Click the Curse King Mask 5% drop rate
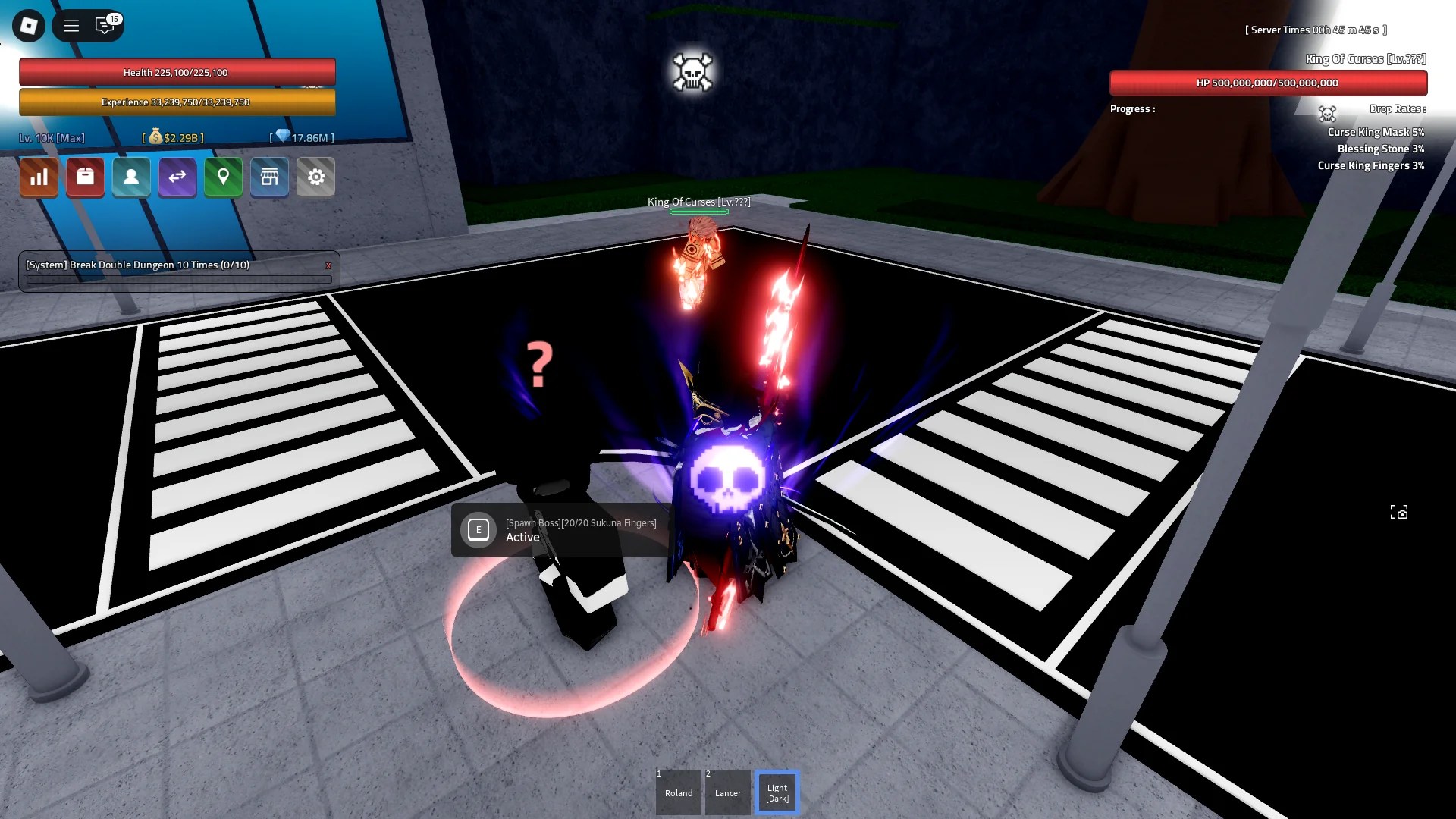Screen dimensions: 1456x819 click(1376, 132)
